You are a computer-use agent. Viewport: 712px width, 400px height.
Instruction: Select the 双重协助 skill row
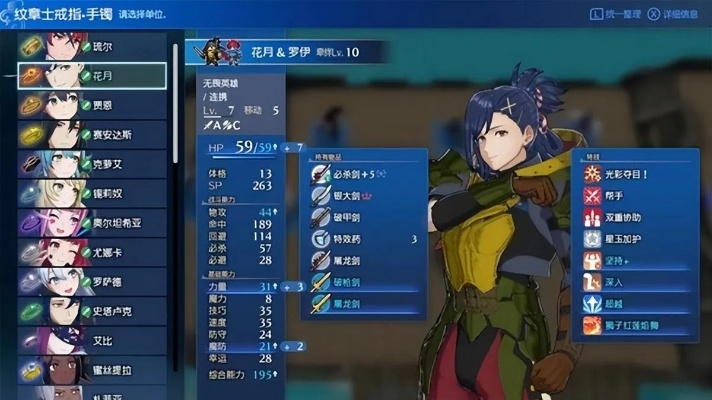[x=638, y=217]
